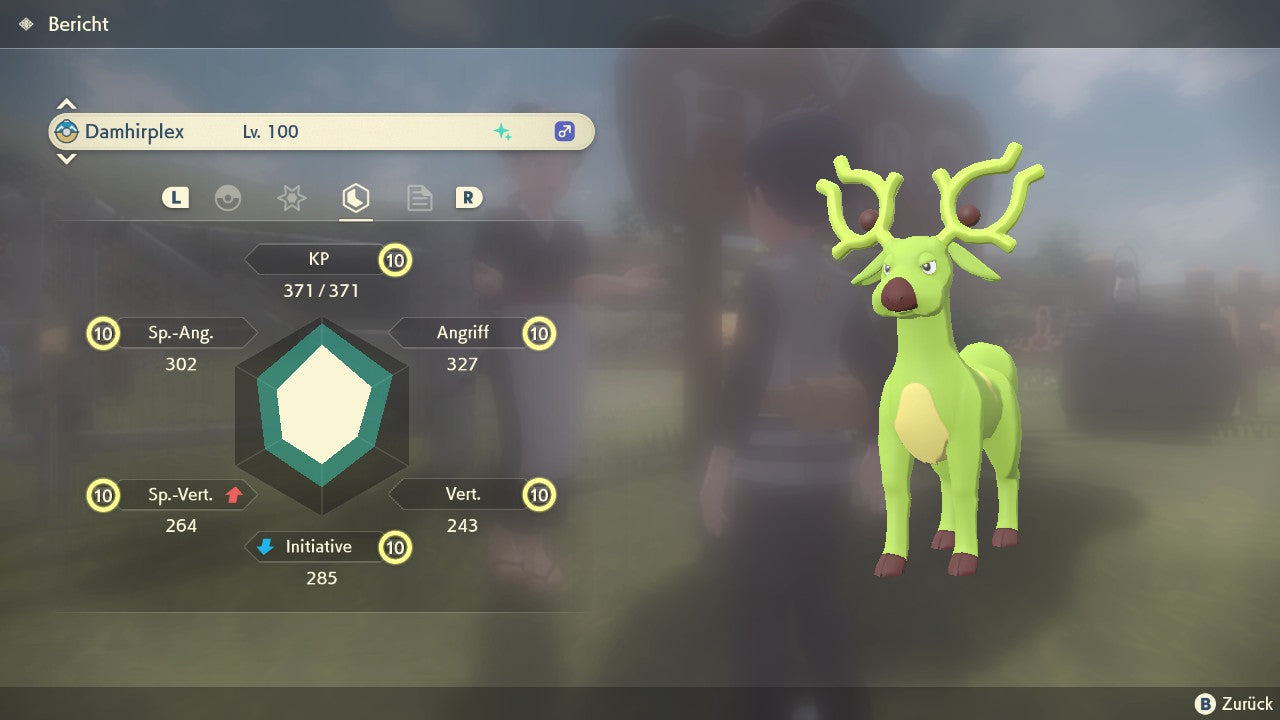Select the highlighted stats tab

(355, 198)
